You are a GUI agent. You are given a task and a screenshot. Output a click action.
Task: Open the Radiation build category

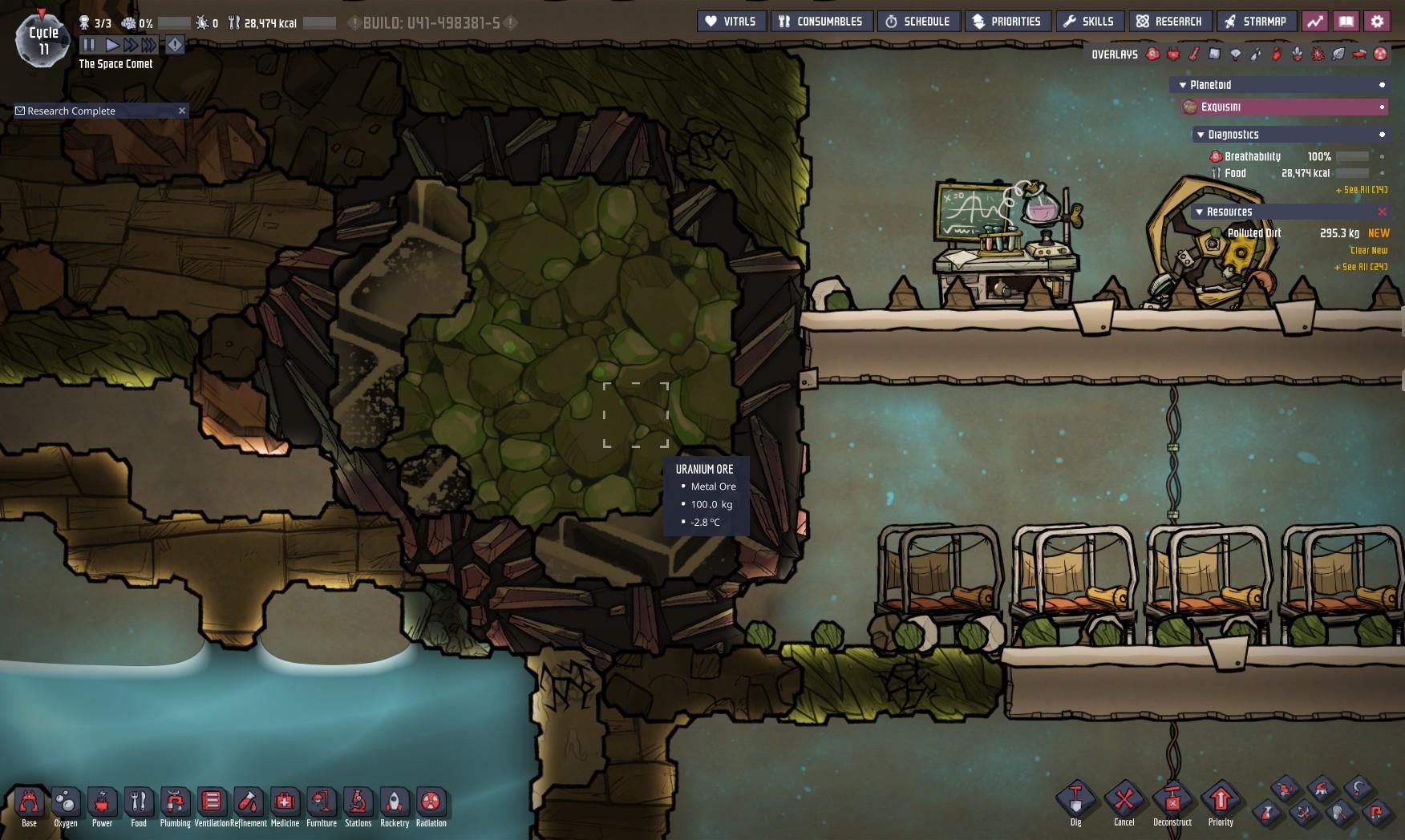[x=431, y=806]
